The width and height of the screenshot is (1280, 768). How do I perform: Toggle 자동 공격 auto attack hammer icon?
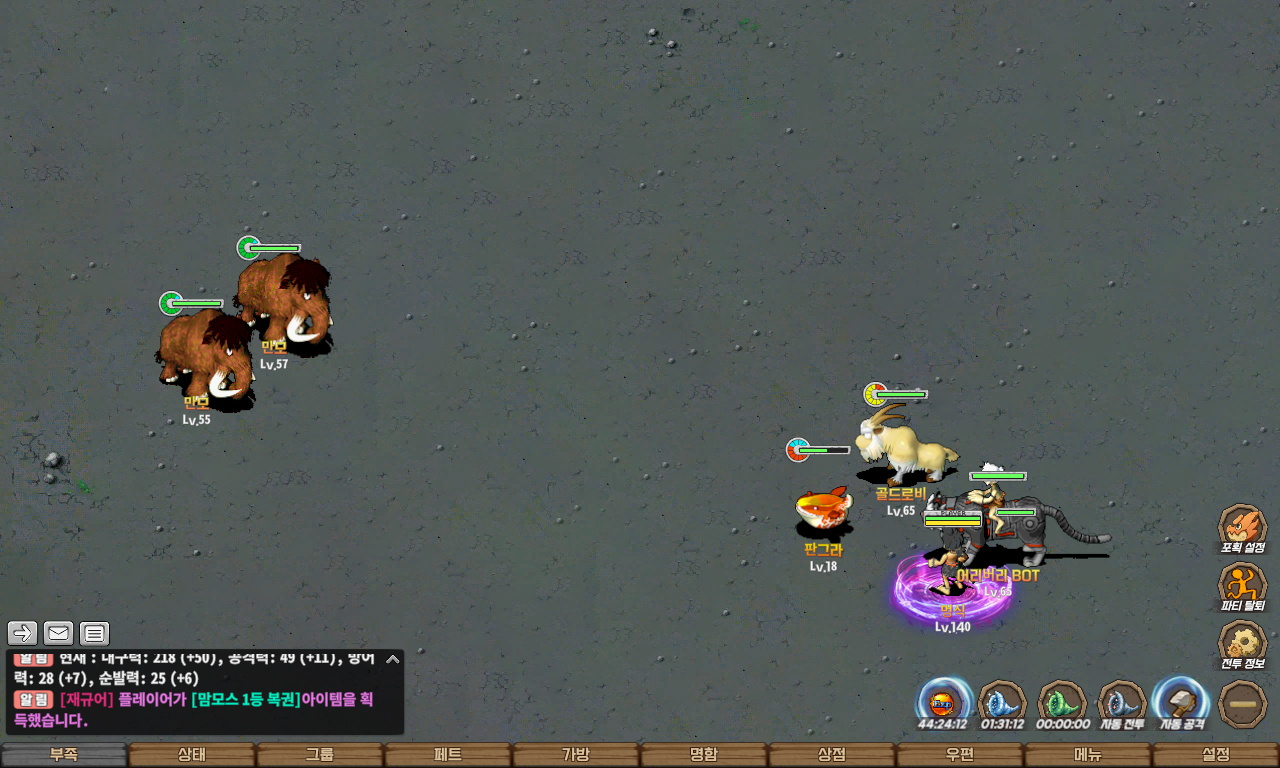tap(1183, 701)
